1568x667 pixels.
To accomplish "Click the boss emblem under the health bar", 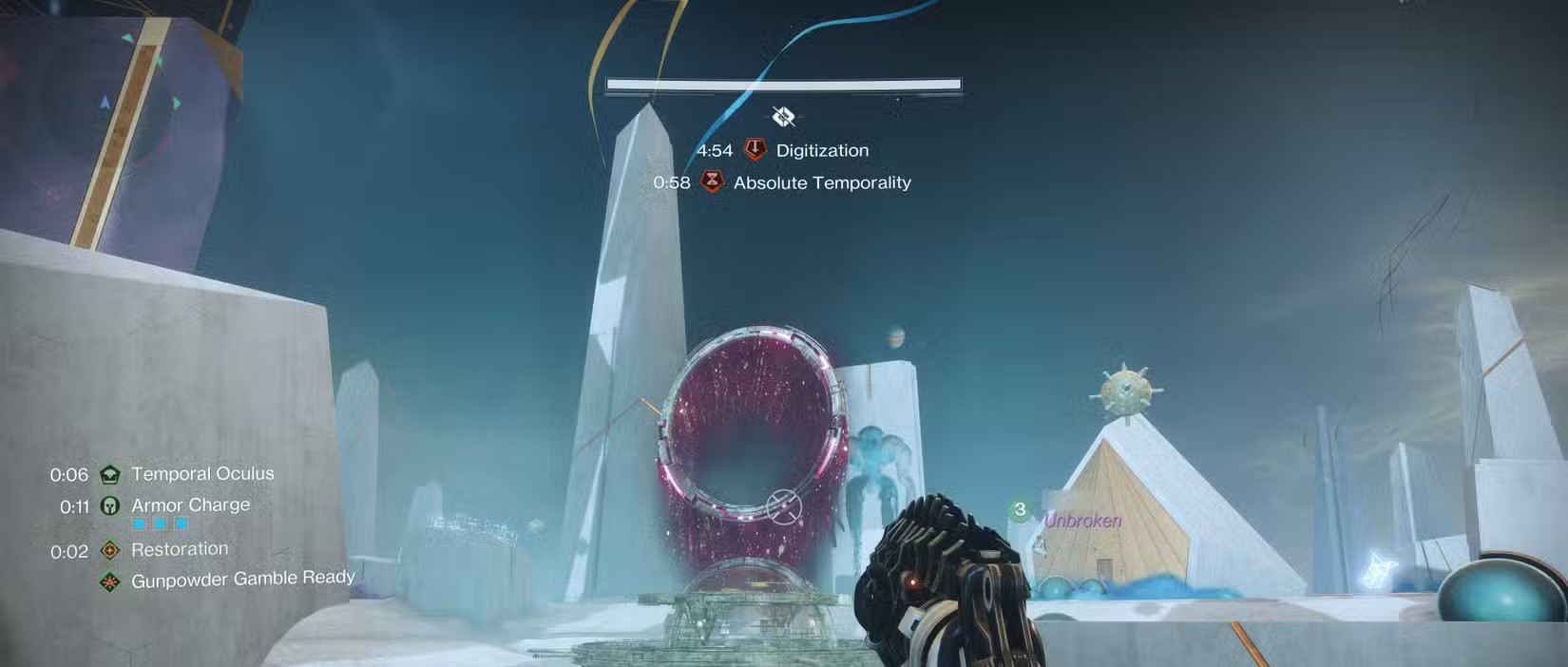I will click(x=783, y=117).
